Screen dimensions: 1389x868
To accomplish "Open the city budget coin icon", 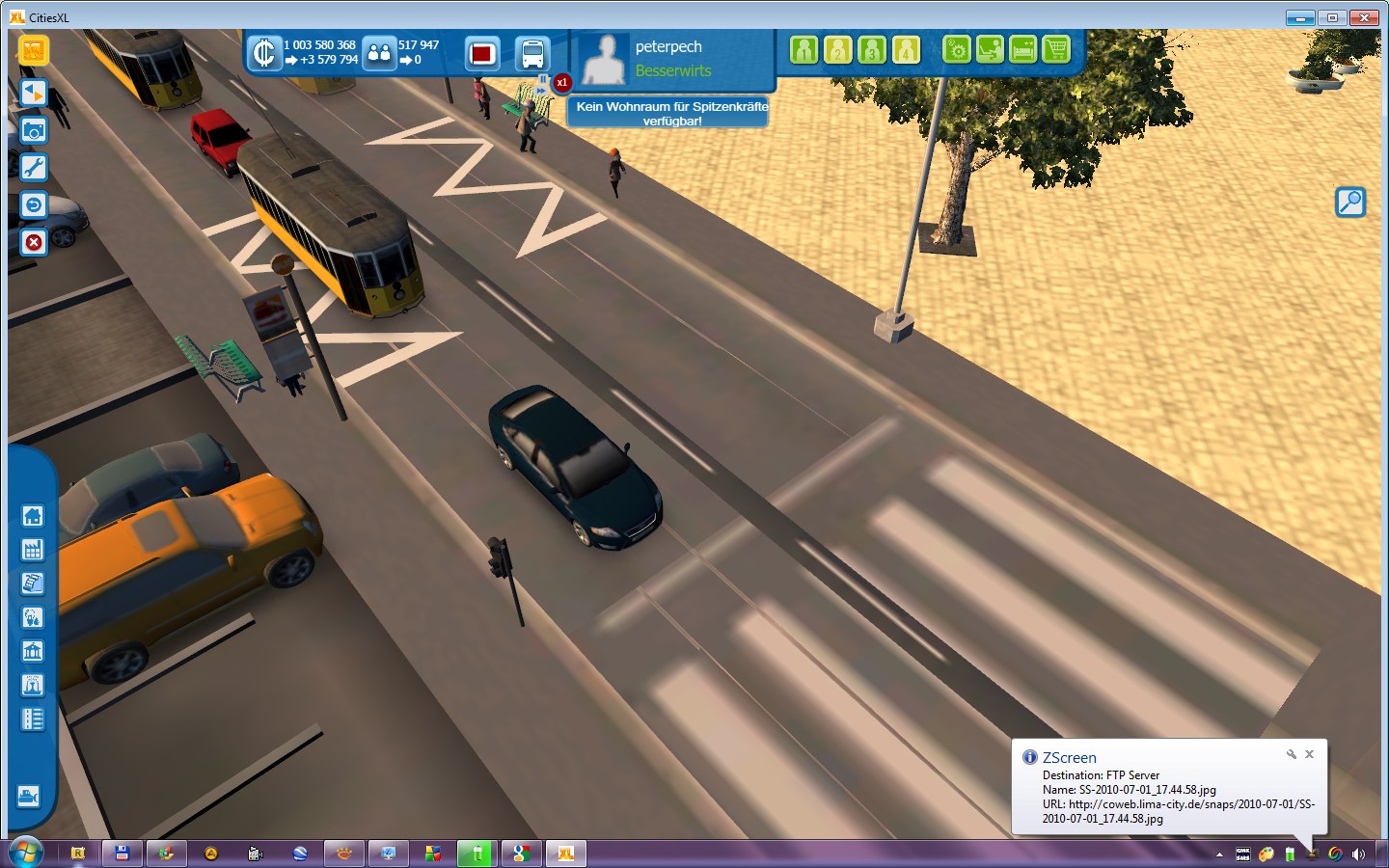I will (263, 53).
